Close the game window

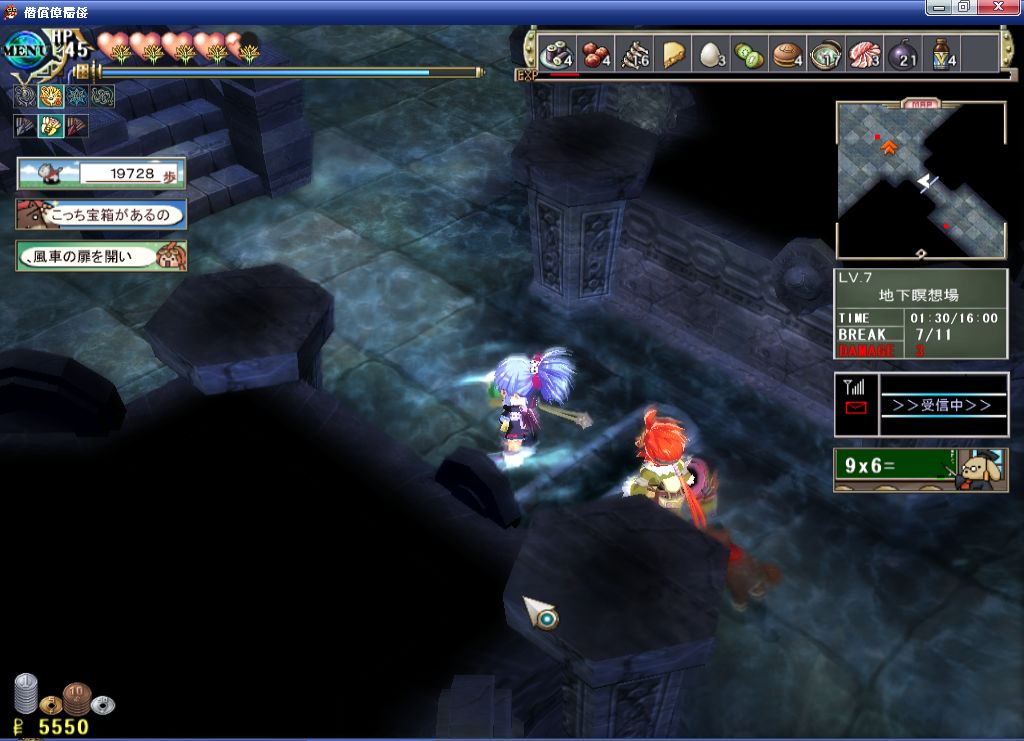point(1006,7)
